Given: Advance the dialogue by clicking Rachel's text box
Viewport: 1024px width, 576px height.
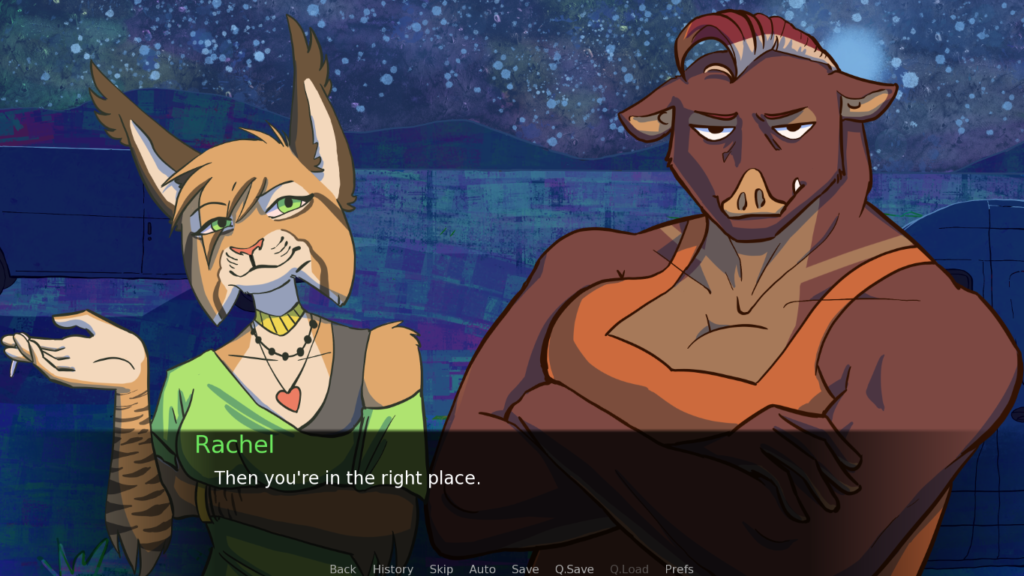Looking at the screenshot, I should pyautogui.click(x=512, y=490).
